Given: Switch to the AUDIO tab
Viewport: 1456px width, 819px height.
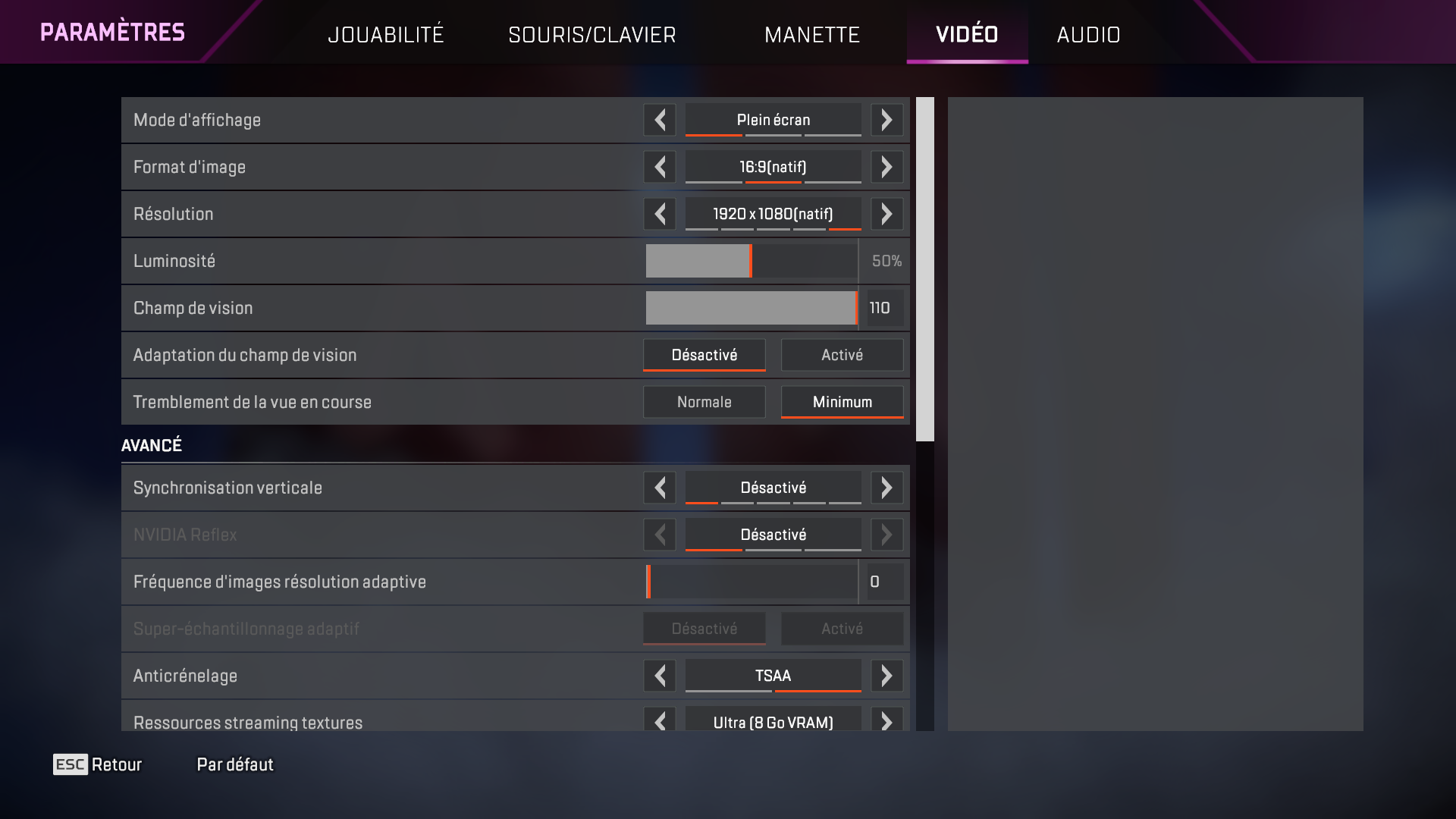Looking at the screenshot, I should 1088,34.
